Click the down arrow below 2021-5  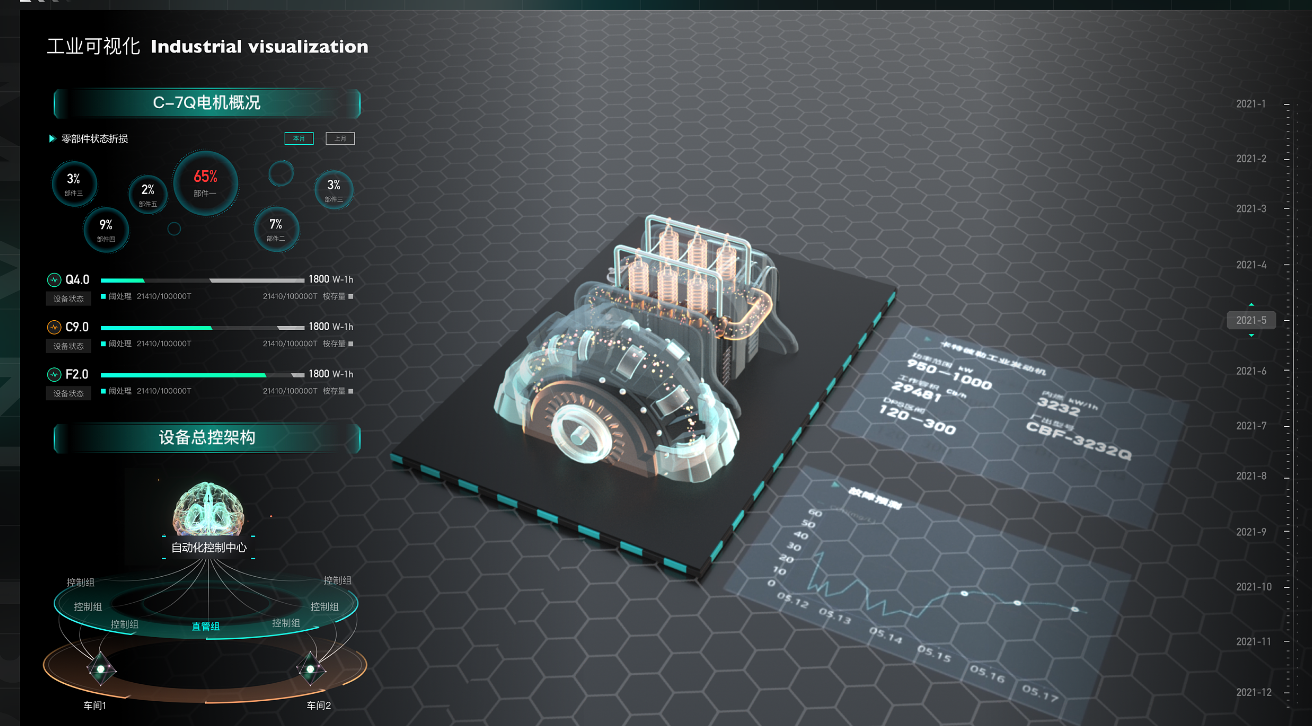coord(1251,336)
